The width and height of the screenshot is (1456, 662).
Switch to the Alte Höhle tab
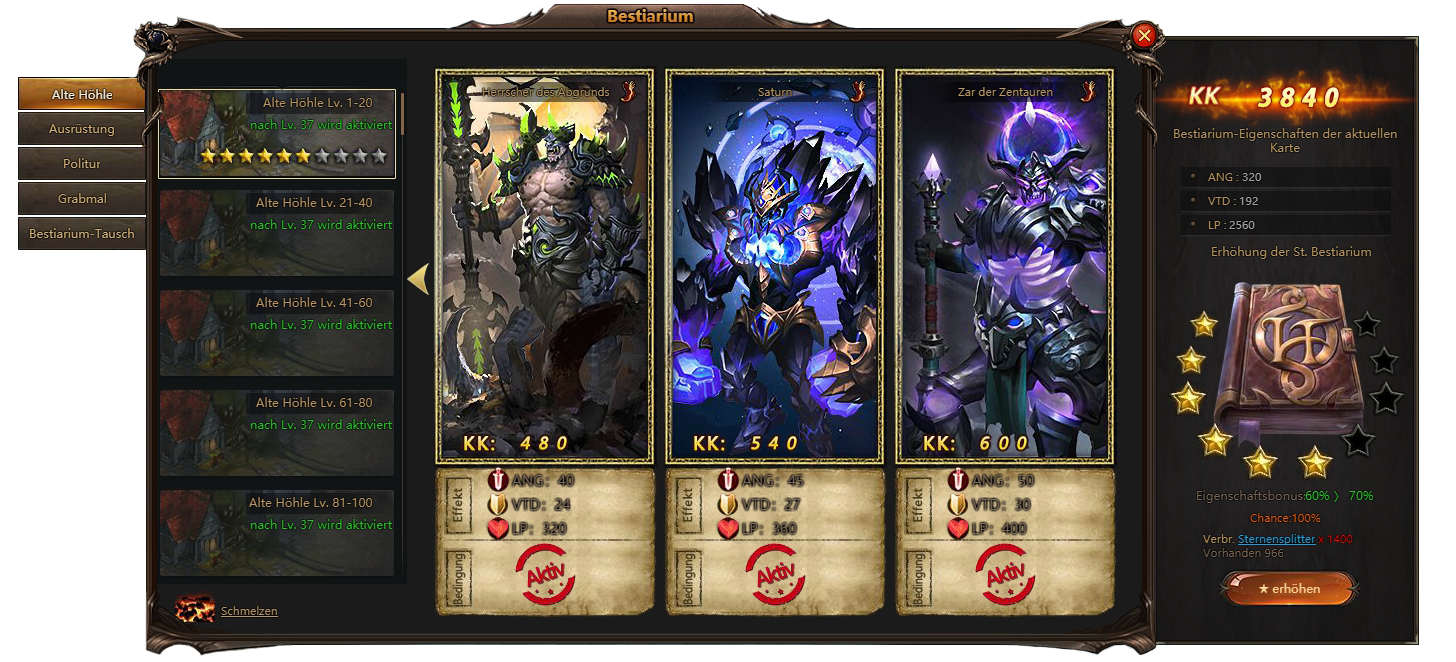click(x=82, y=95)
